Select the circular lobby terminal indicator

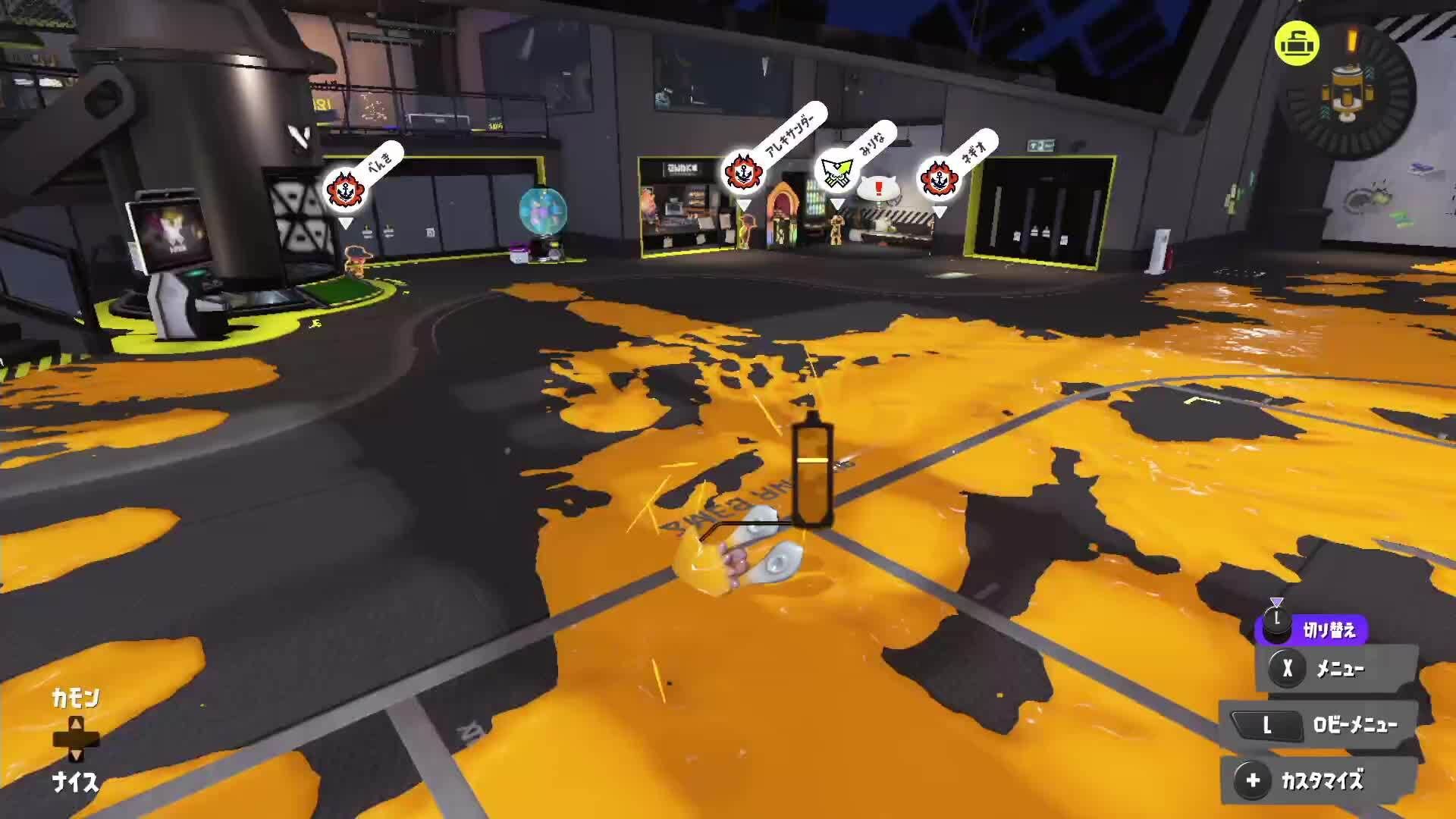(x=1348, y=93)
